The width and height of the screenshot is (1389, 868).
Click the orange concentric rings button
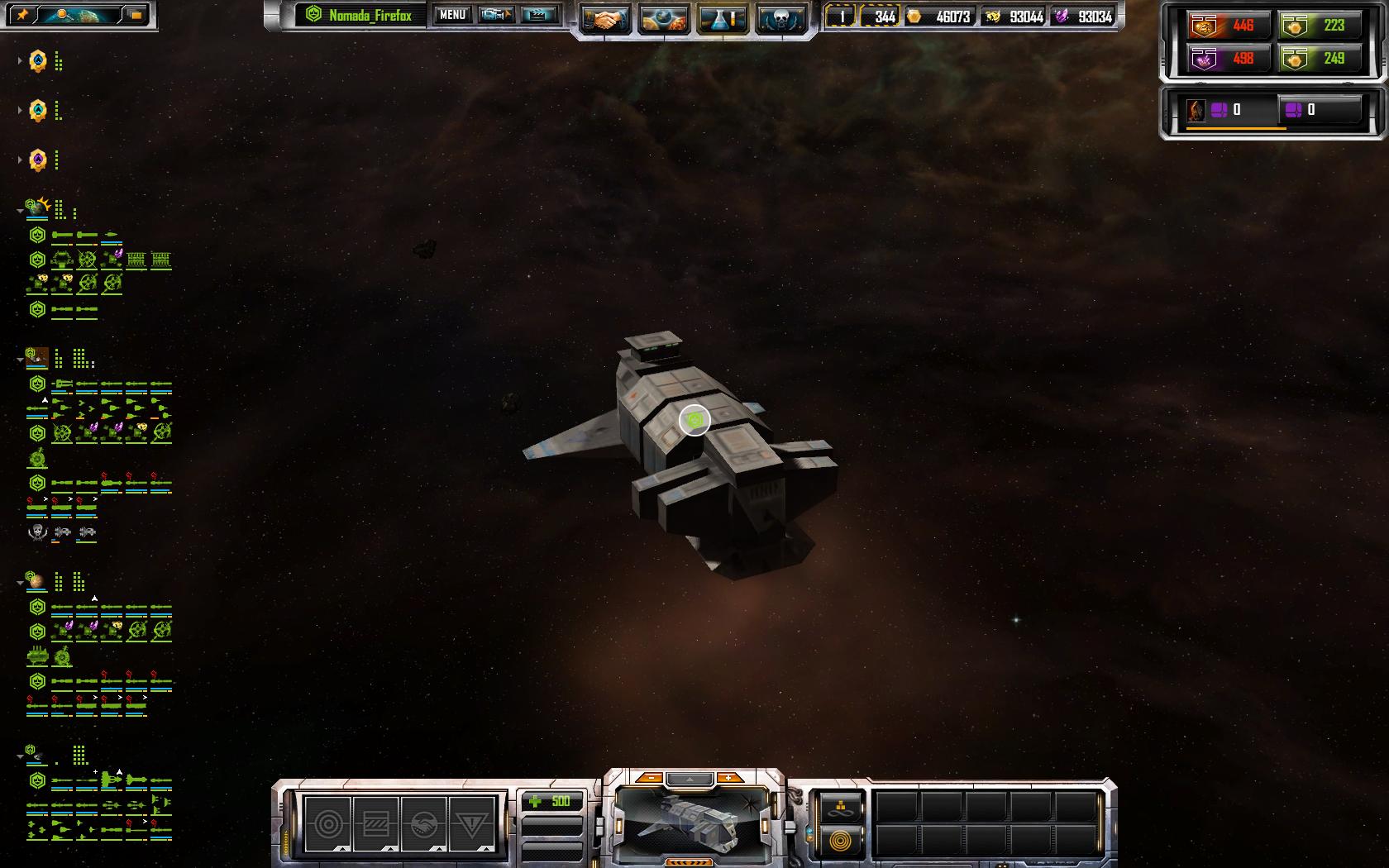click(841, 842)
